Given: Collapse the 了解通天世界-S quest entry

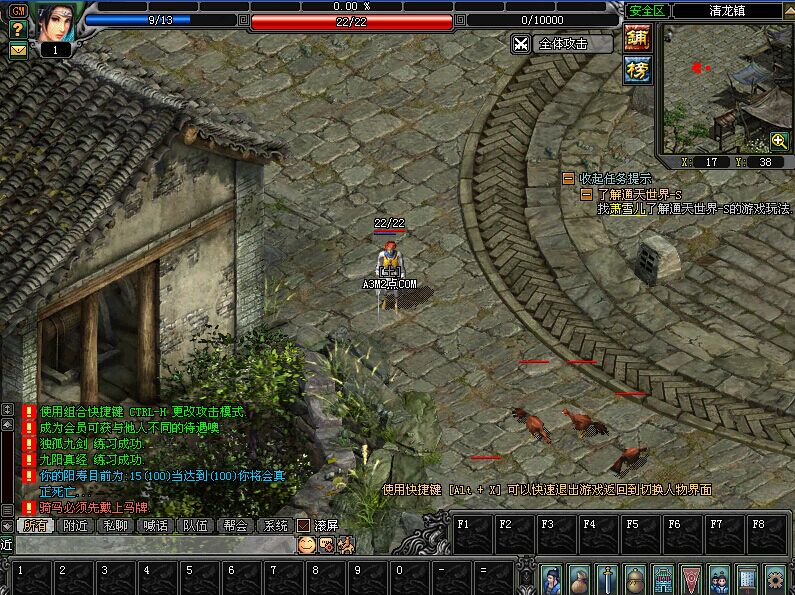Looking at the screenshot, I should click(x=587, y=194).
